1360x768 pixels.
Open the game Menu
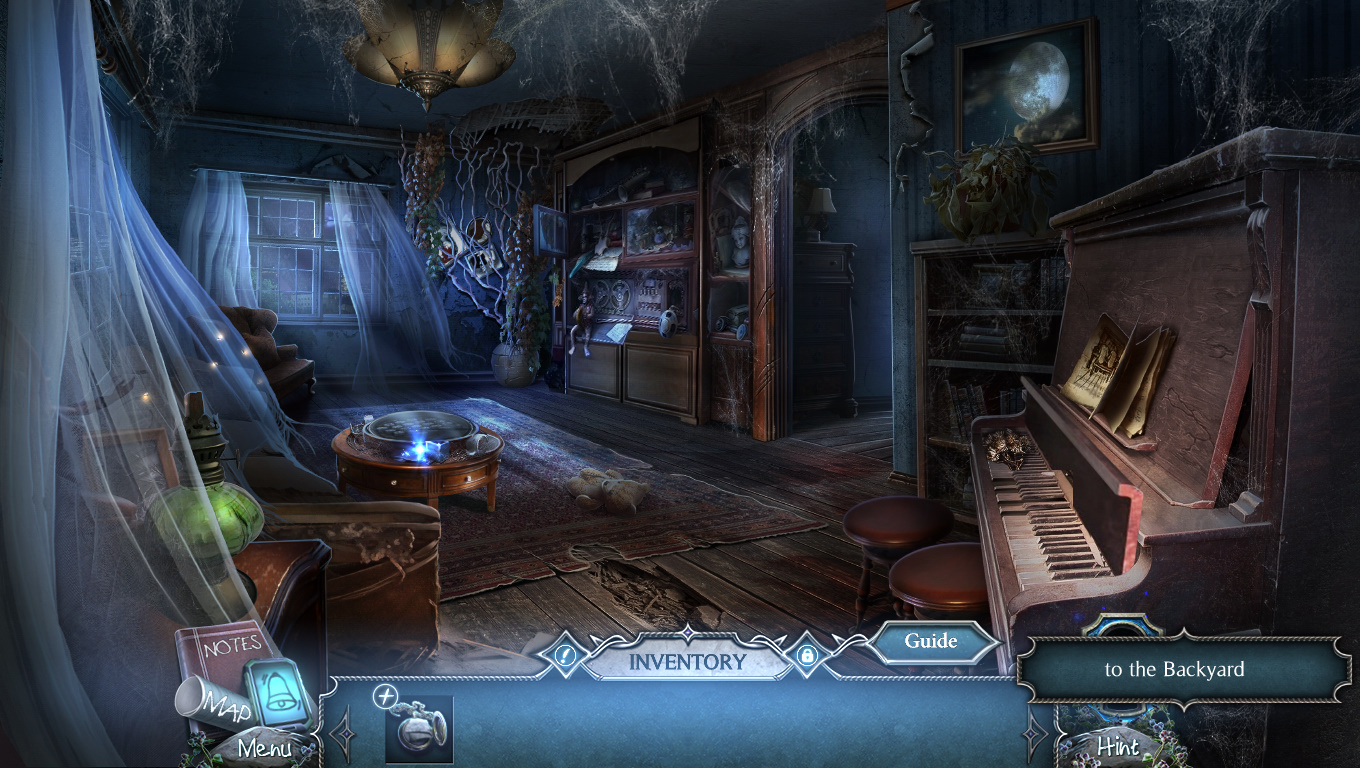click(265, 747)
